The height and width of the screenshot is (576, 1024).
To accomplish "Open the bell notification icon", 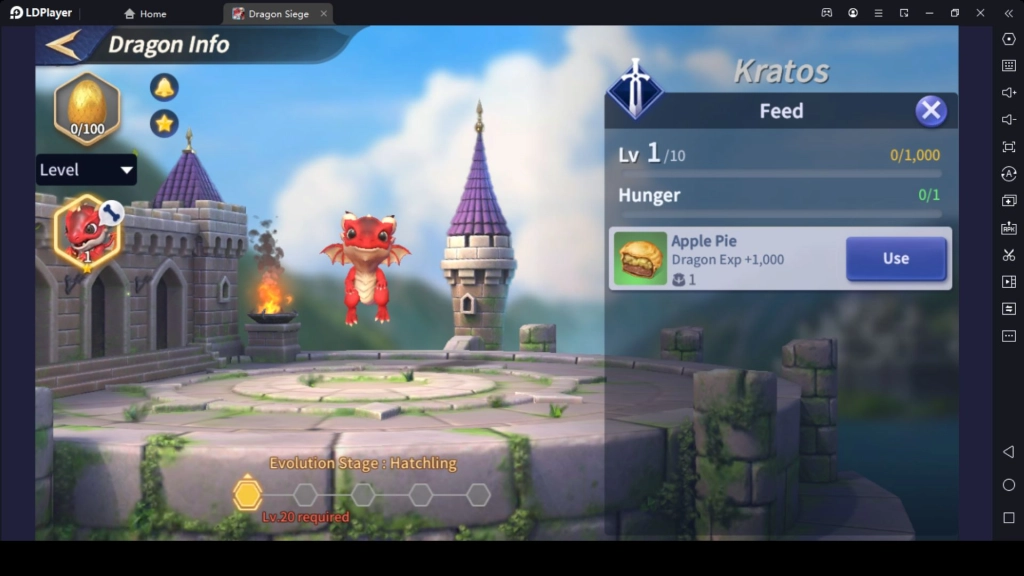I will [164, 87].
